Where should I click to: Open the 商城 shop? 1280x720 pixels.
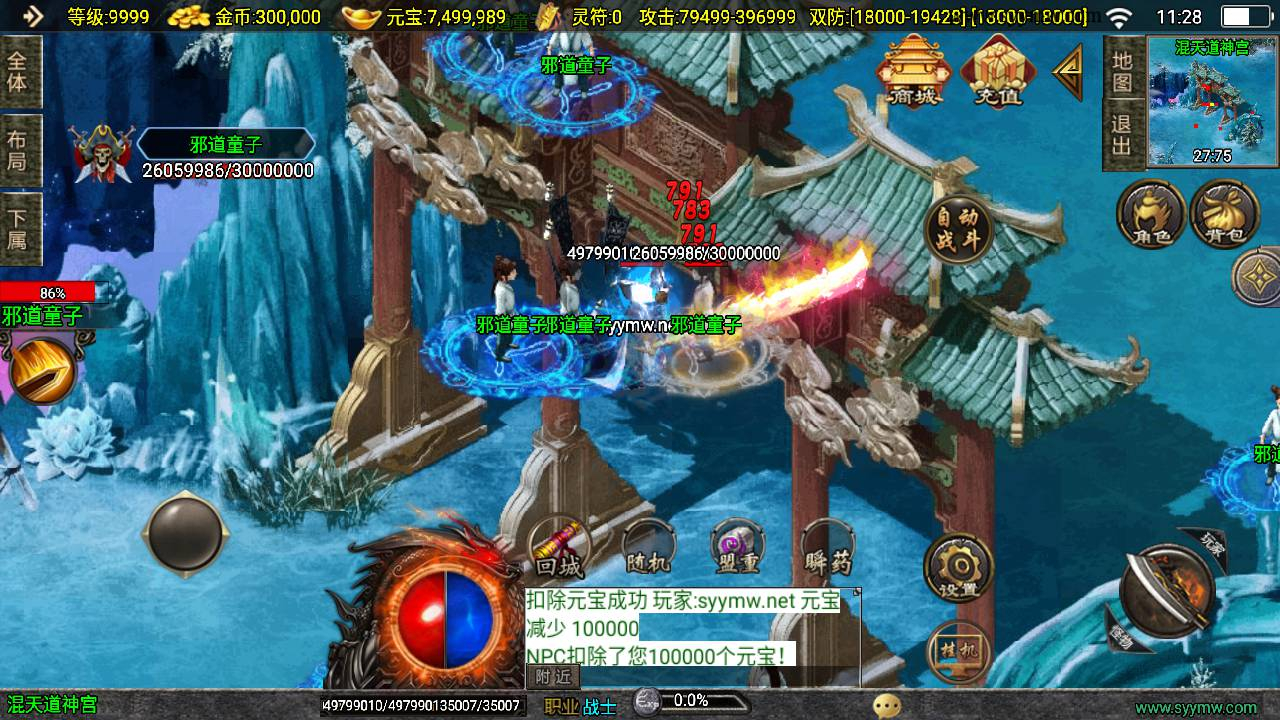915,70
